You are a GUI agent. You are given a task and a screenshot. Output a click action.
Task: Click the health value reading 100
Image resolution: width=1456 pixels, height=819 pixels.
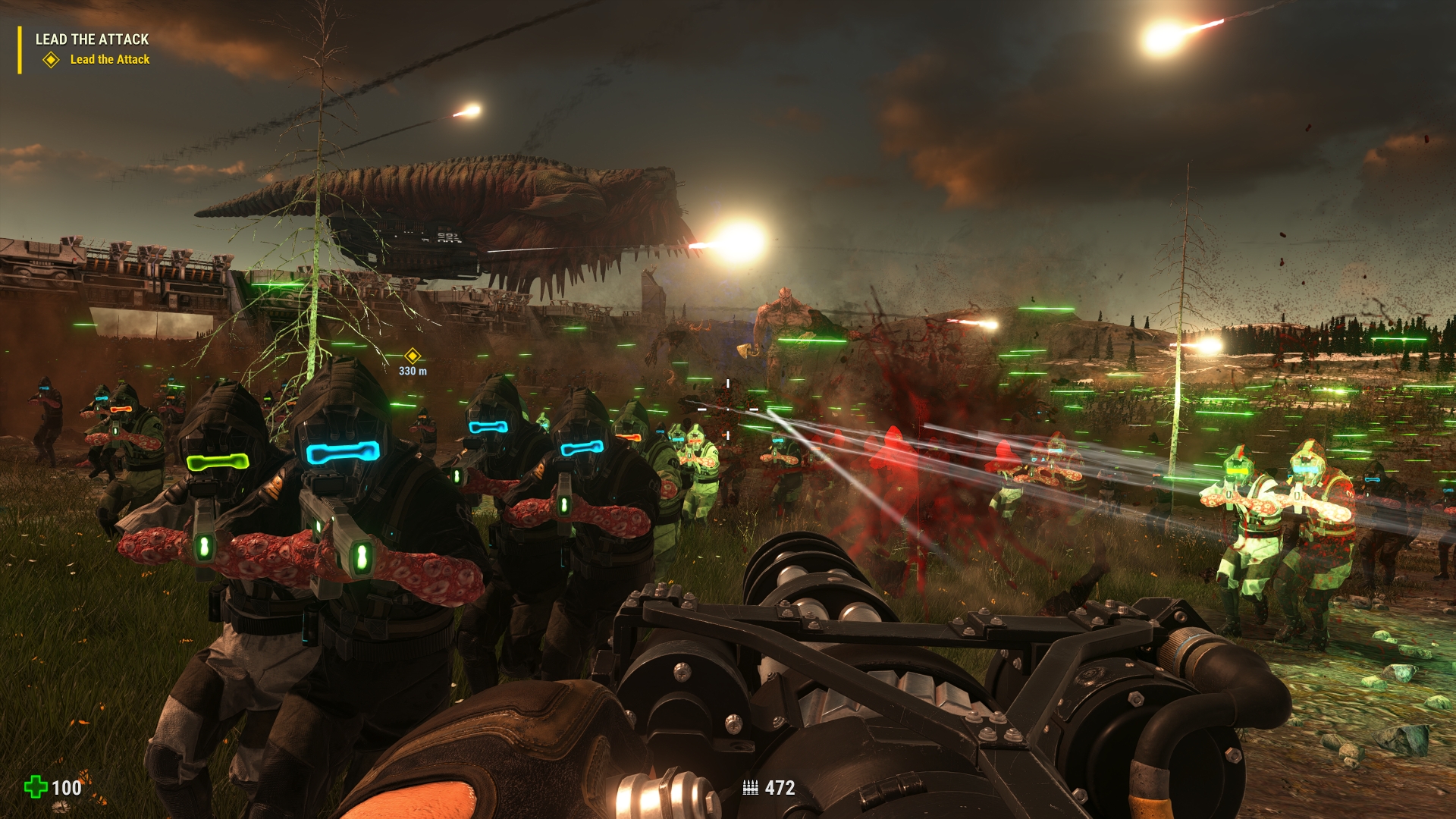coord(67,787)
